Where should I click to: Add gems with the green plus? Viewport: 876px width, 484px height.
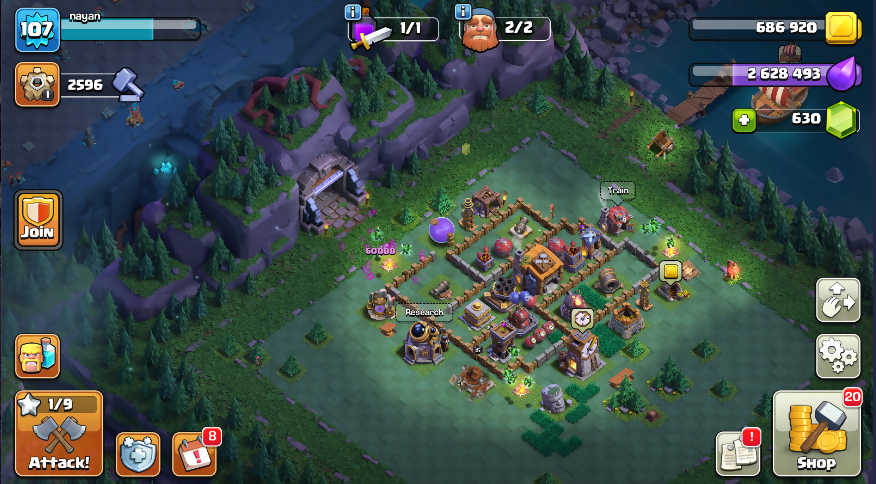pyautogui.click(x=743, y=119)
